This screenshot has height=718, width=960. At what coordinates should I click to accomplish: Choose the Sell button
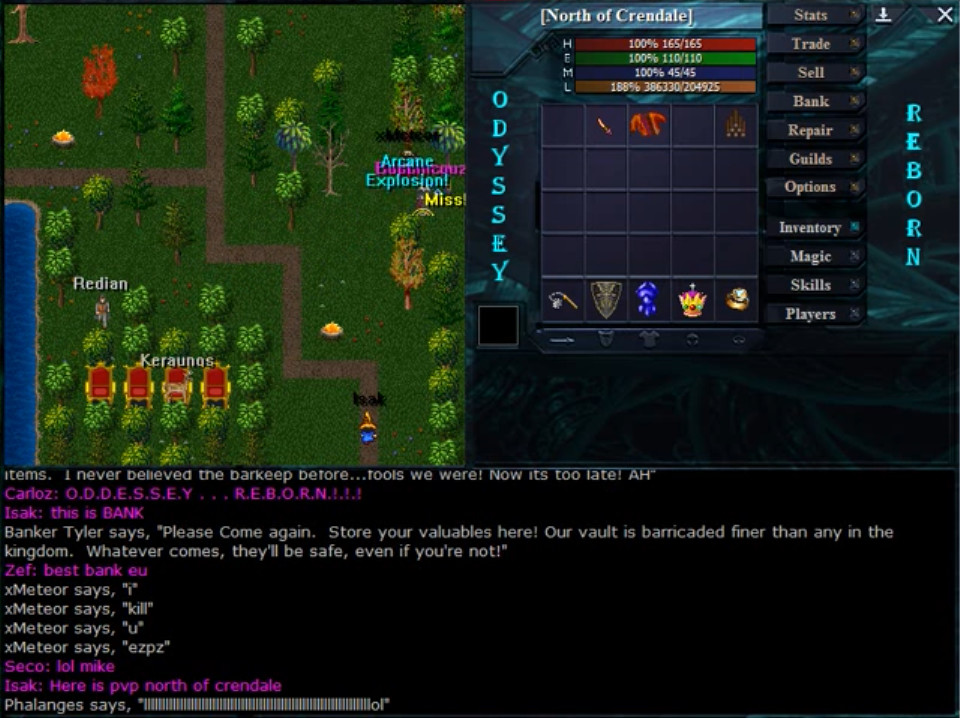pyautogui.click(x=812, y=72)
